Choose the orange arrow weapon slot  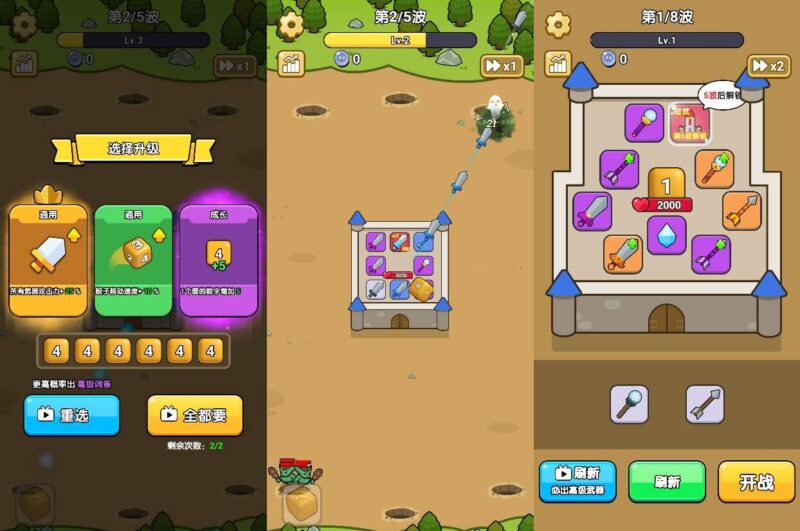pyautogui.click(x=742, y=211)
